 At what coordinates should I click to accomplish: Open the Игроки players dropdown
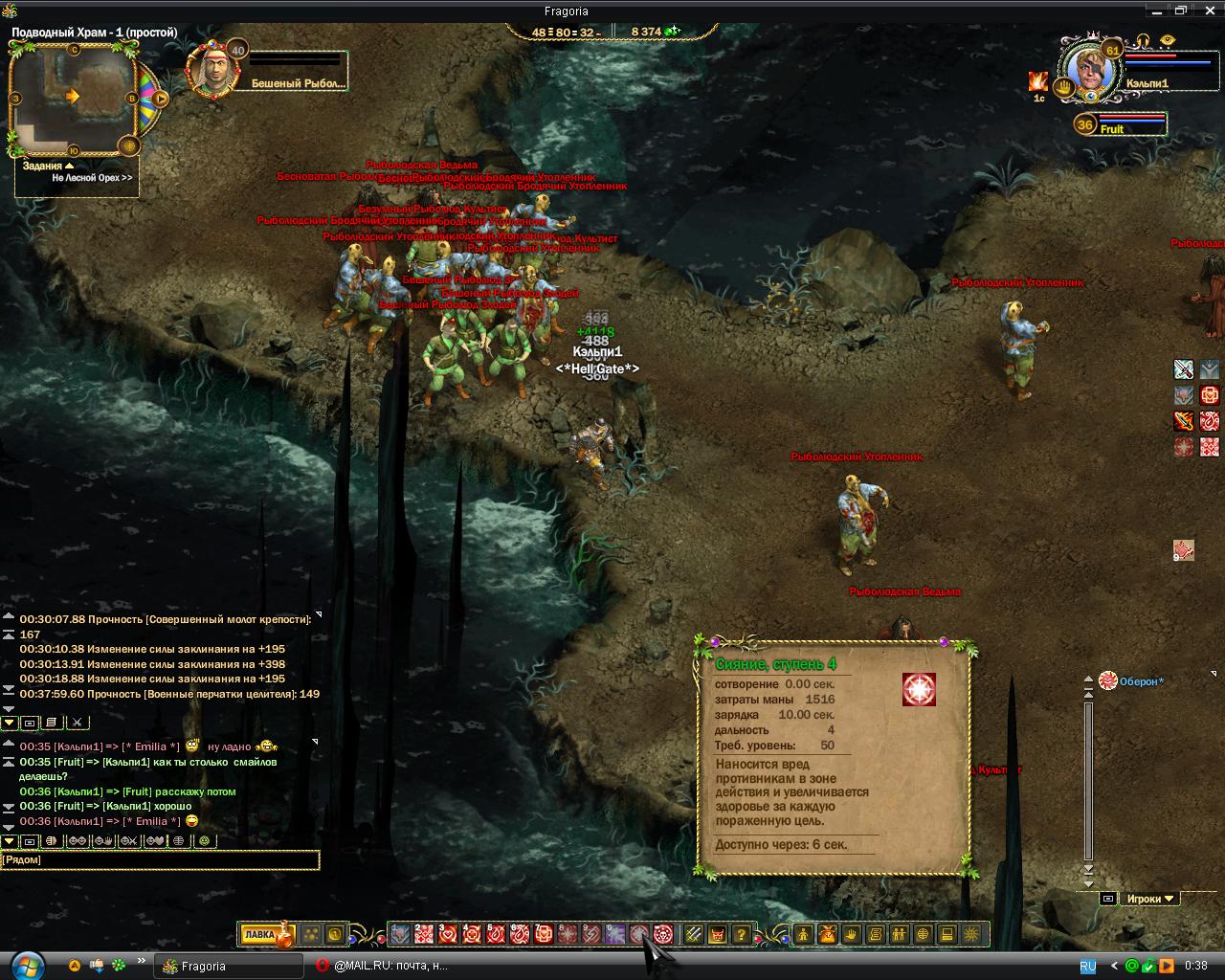[1150, 899]
